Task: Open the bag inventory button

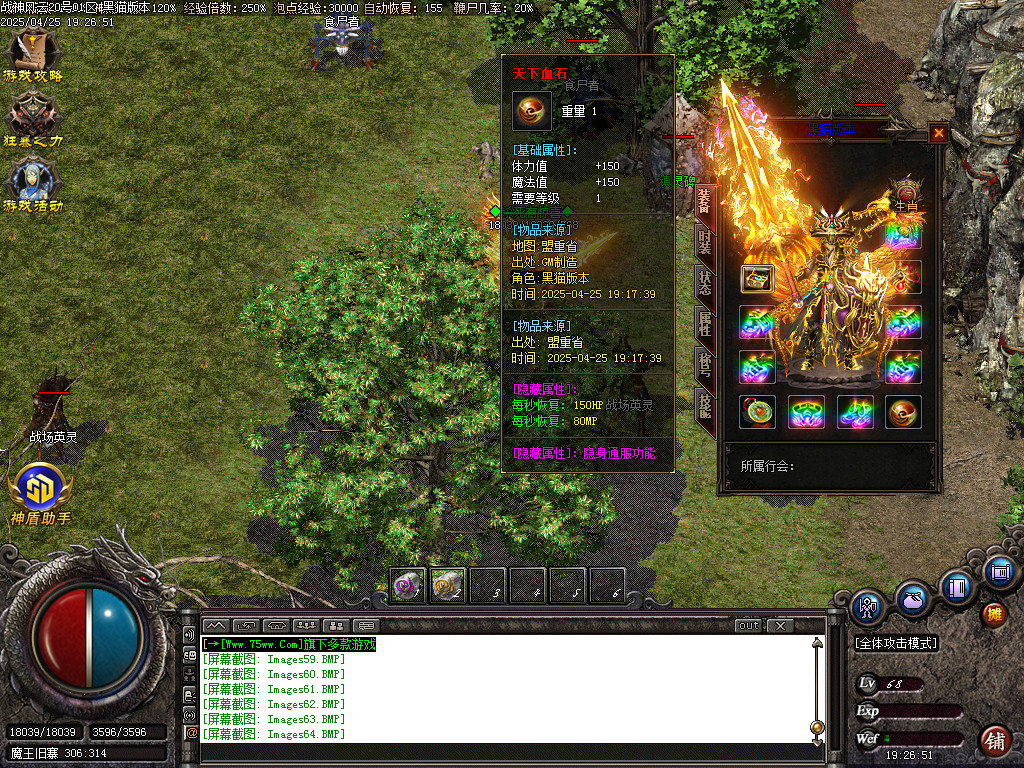Action: pos(912,599)
